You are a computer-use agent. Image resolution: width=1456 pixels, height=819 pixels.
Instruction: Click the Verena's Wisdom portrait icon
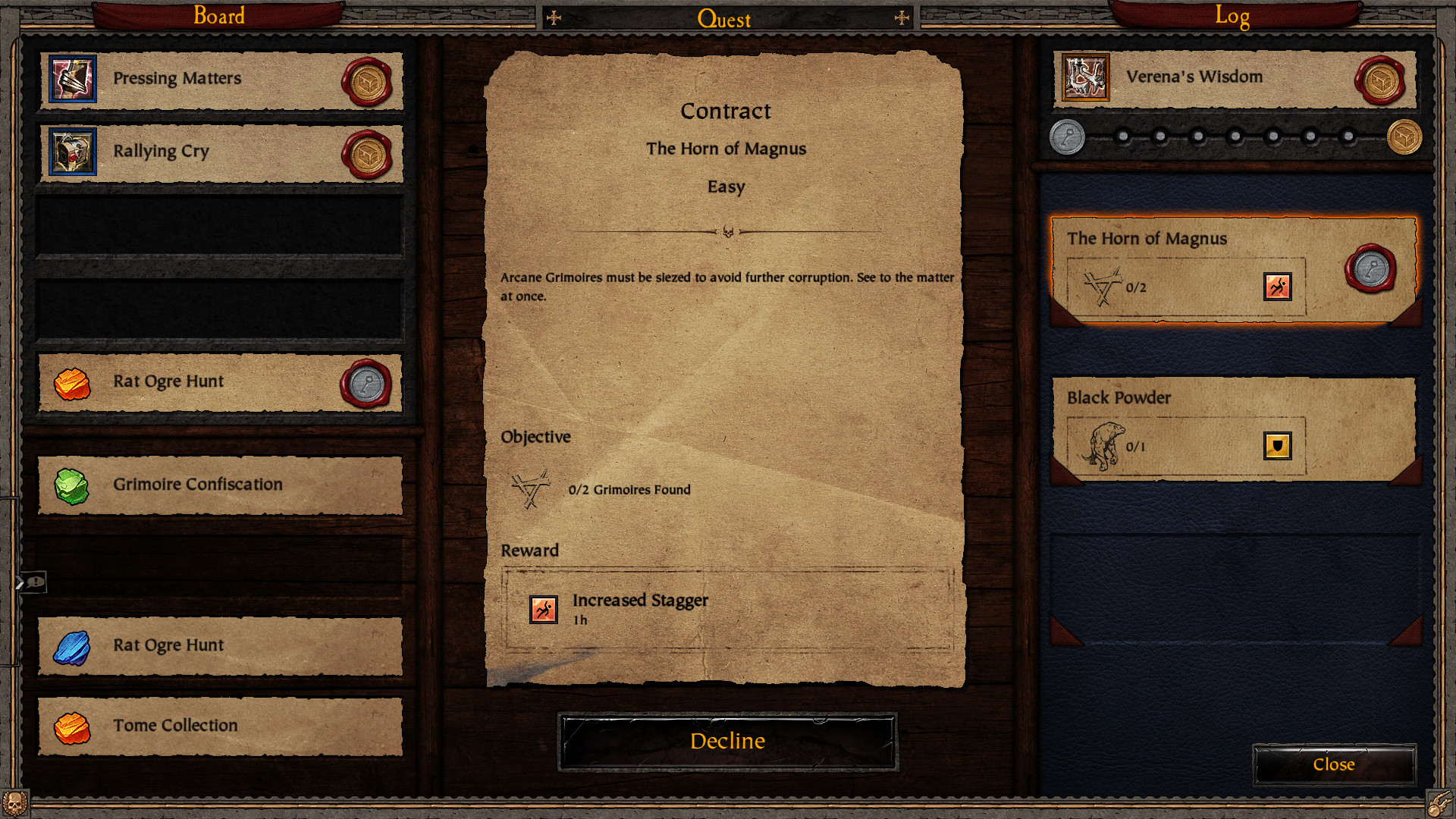[1086, 77]
